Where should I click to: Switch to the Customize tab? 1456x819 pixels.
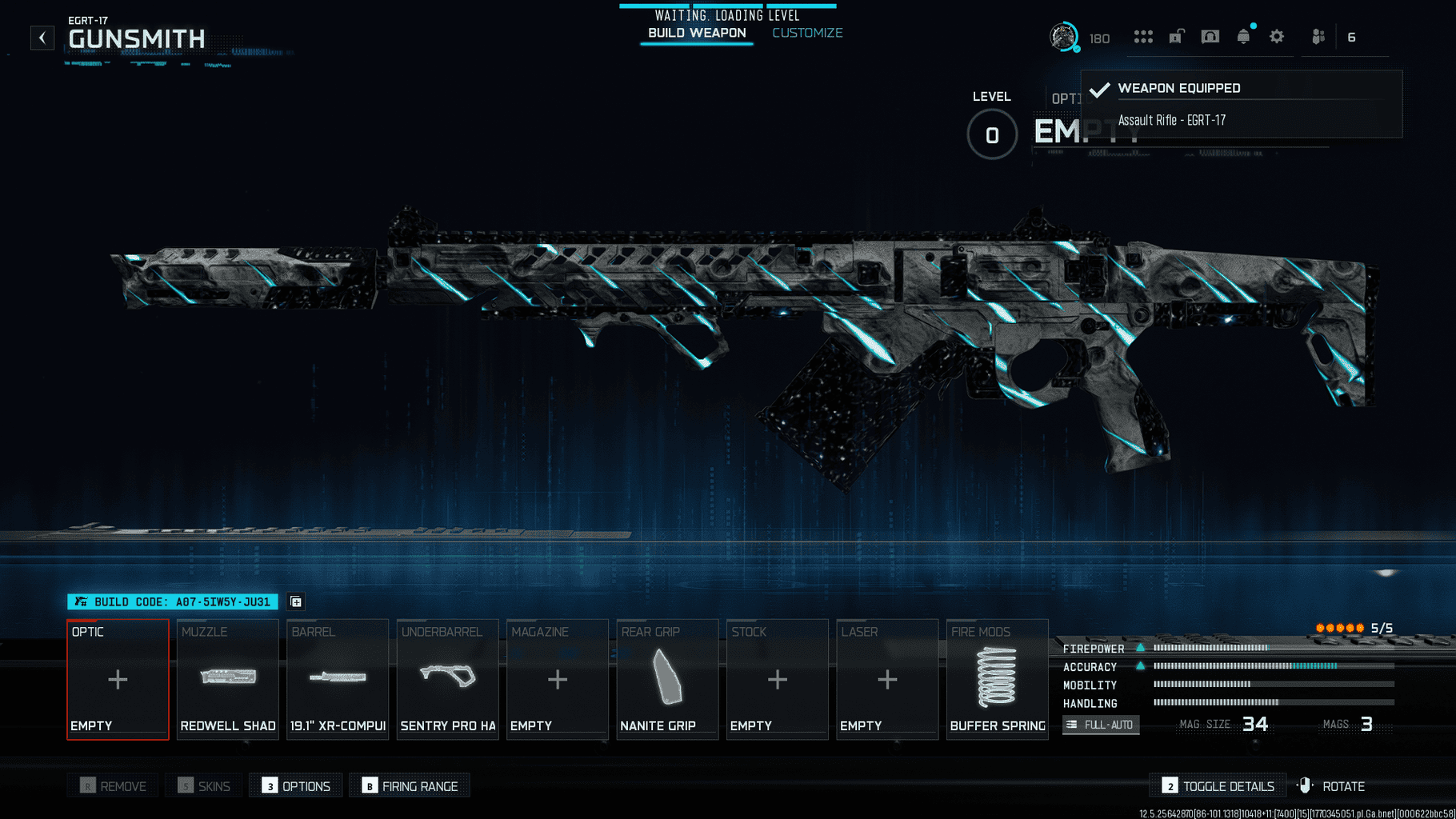pos(807,33)
